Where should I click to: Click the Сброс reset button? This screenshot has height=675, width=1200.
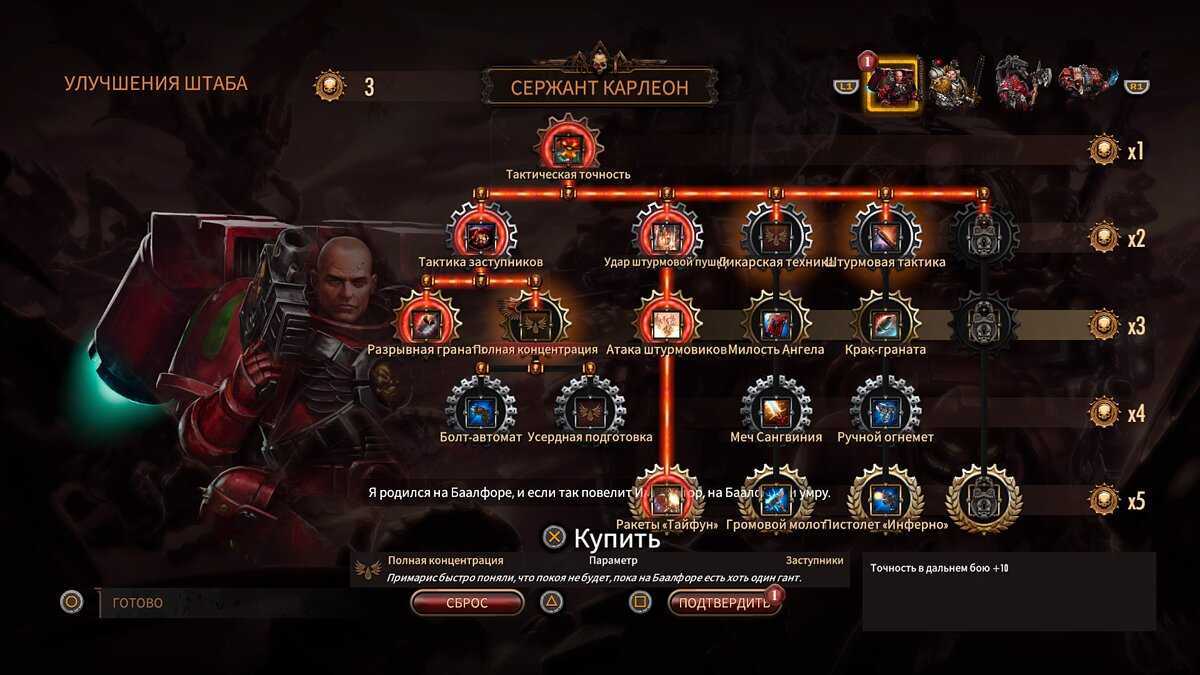467,603
